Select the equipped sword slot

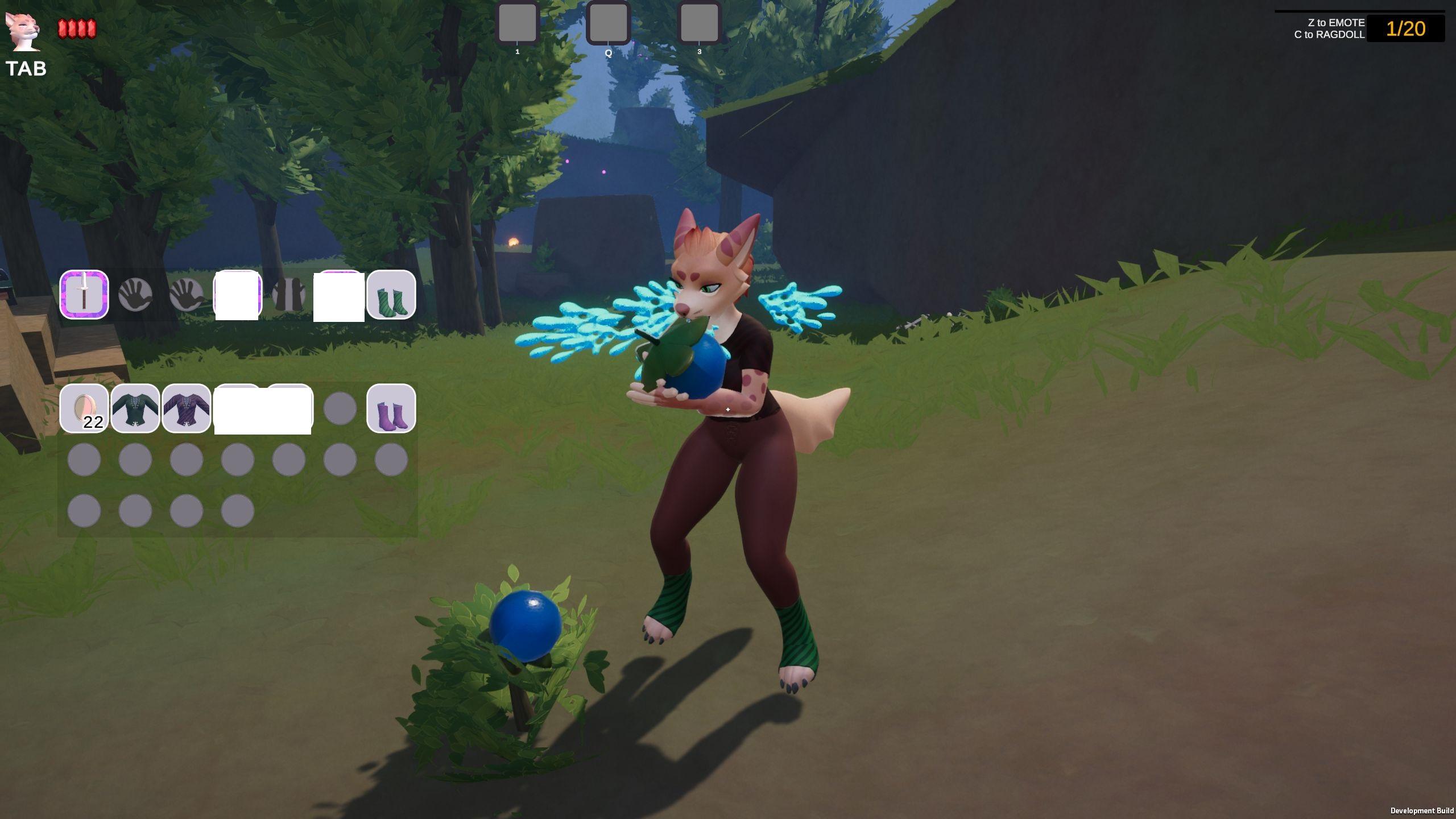[84, 295]
